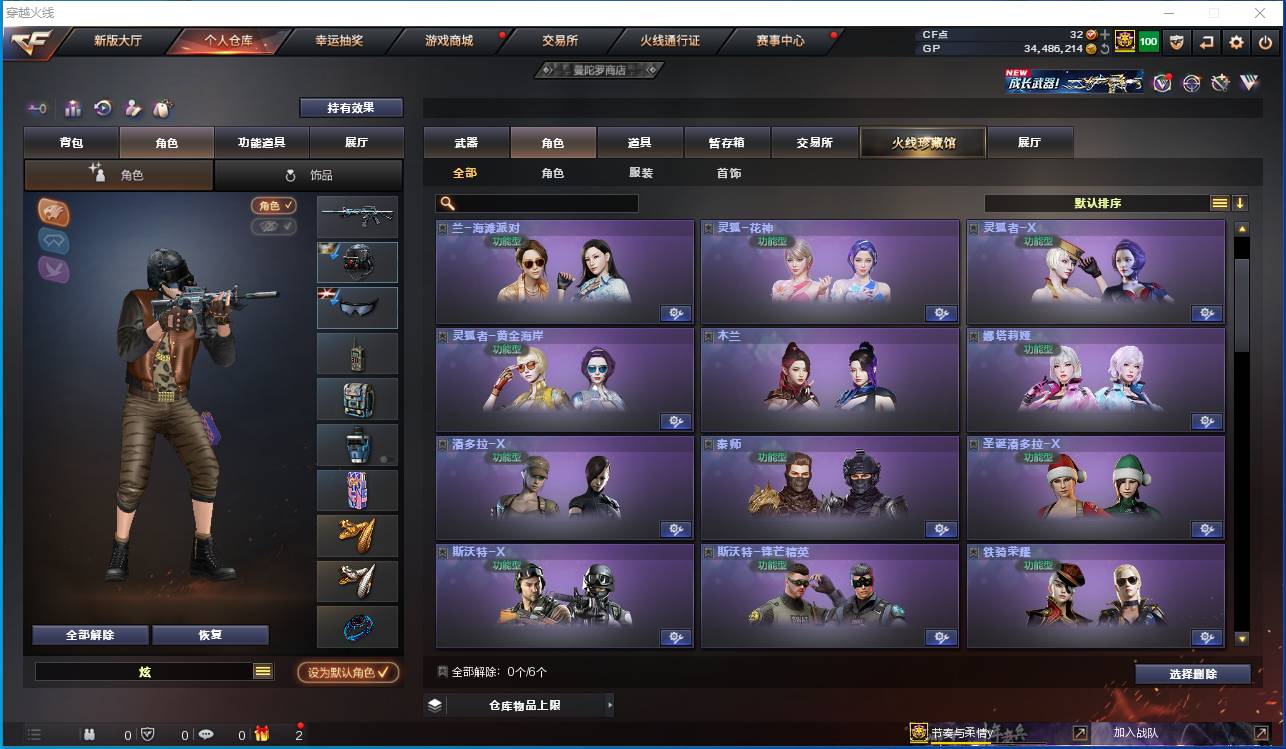Click the goggles icon on the character preview panel

tap(54, 240)
